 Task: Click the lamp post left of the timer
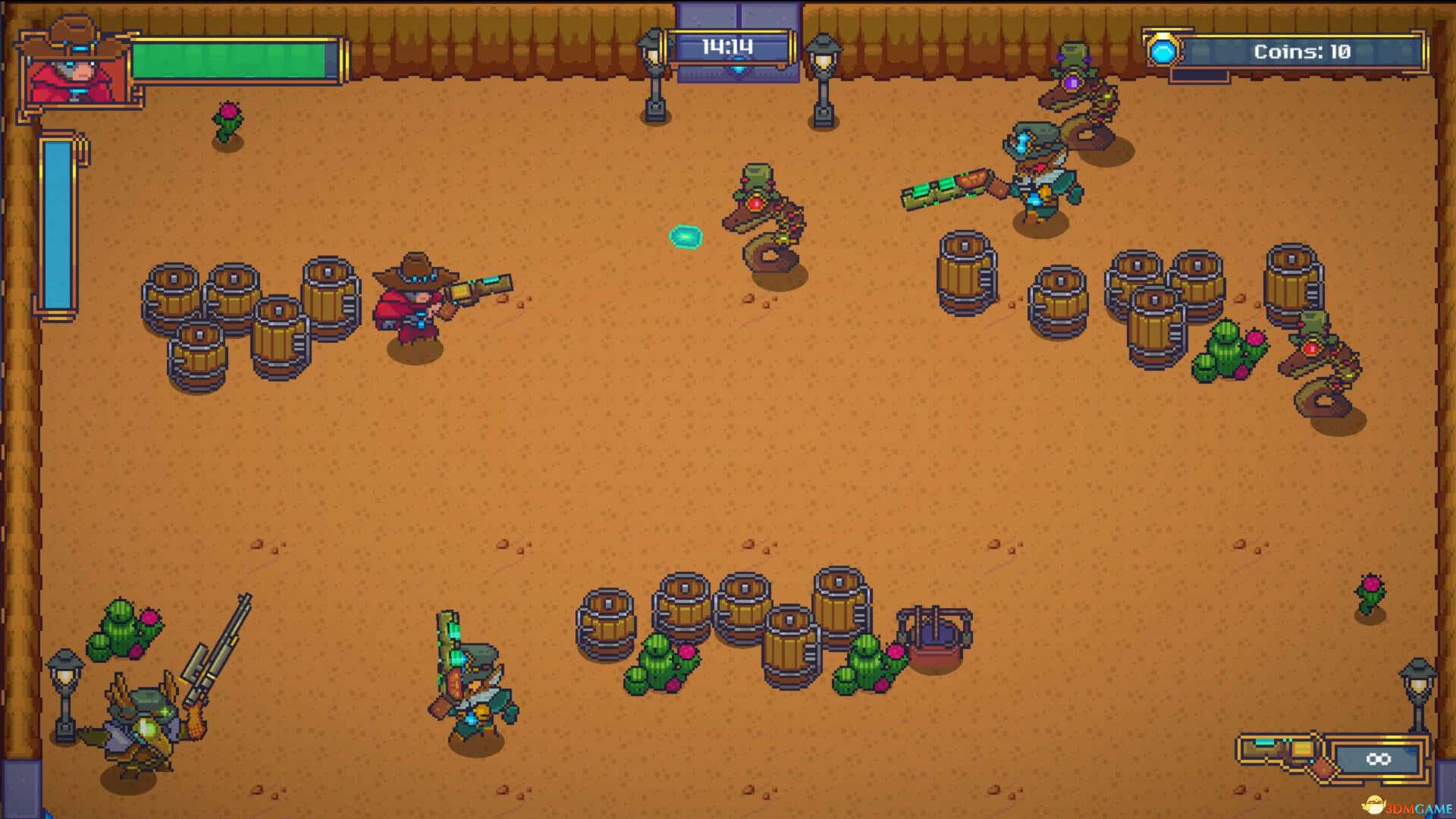point(654,72)
